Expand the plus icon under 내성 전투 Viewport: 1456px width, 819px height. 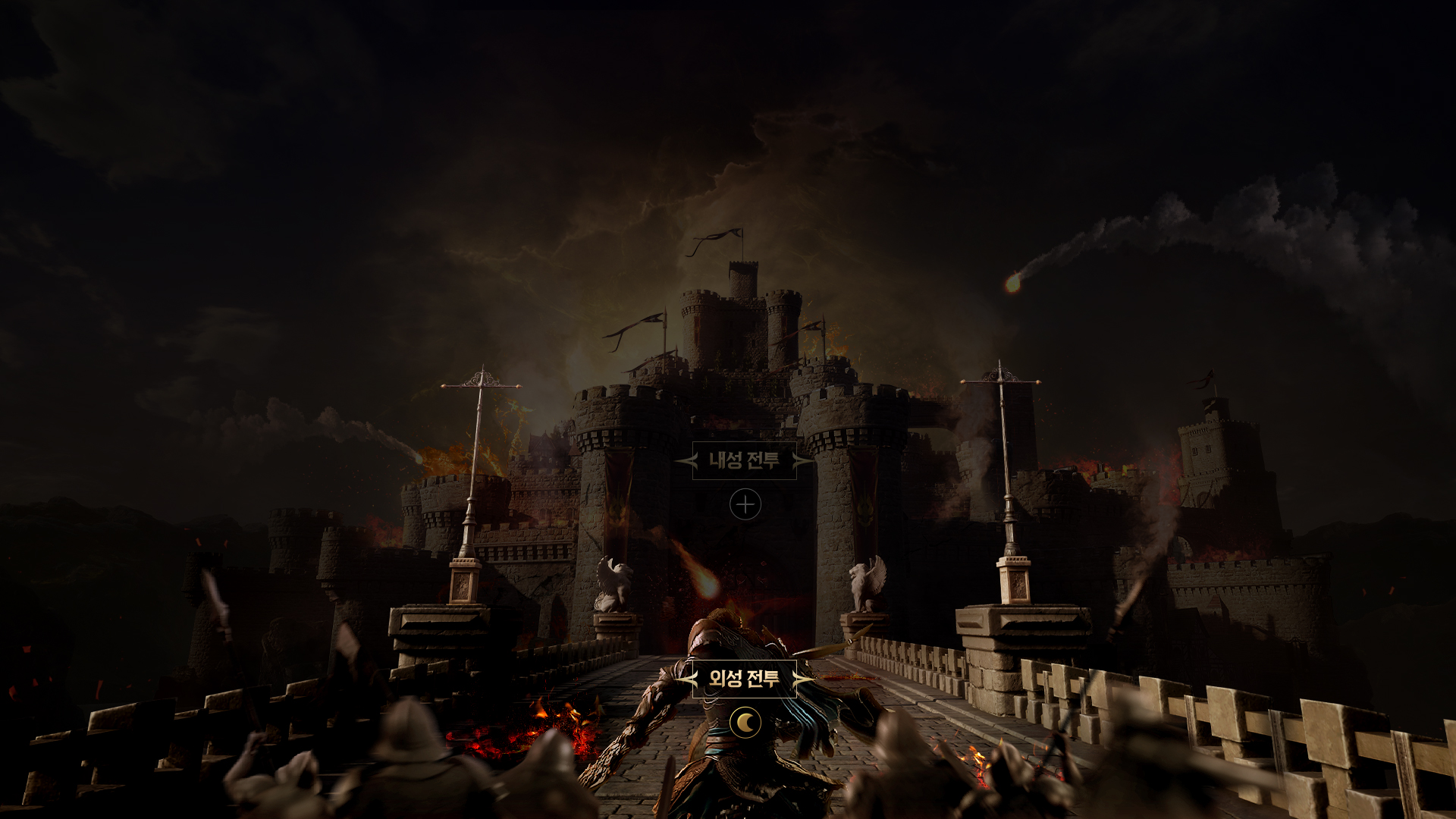coord(745,504)
